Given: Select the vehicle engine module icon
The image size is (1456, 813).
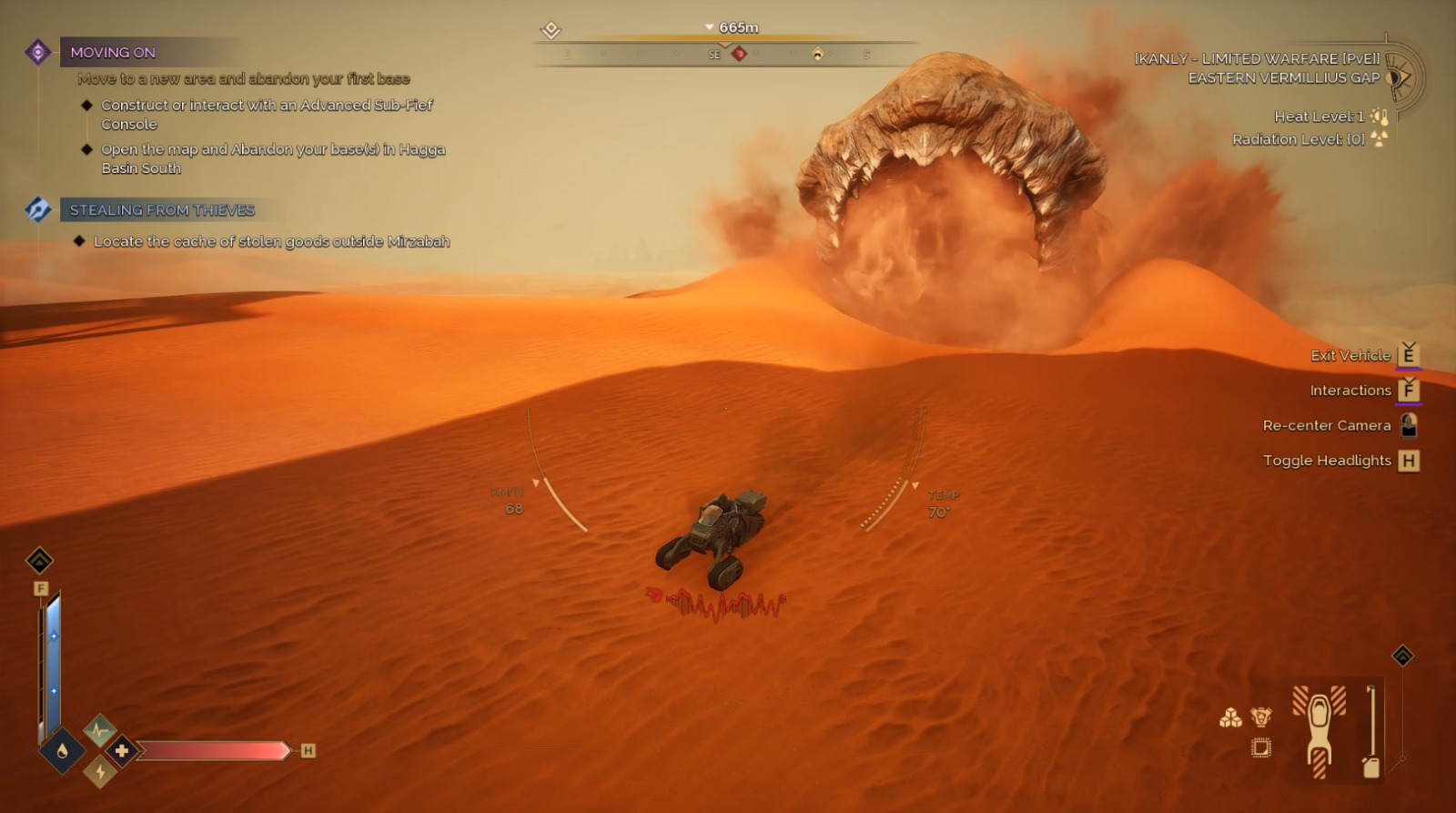Looking at the screenshot, I should pyautogui.click(x=1260, y=717).
